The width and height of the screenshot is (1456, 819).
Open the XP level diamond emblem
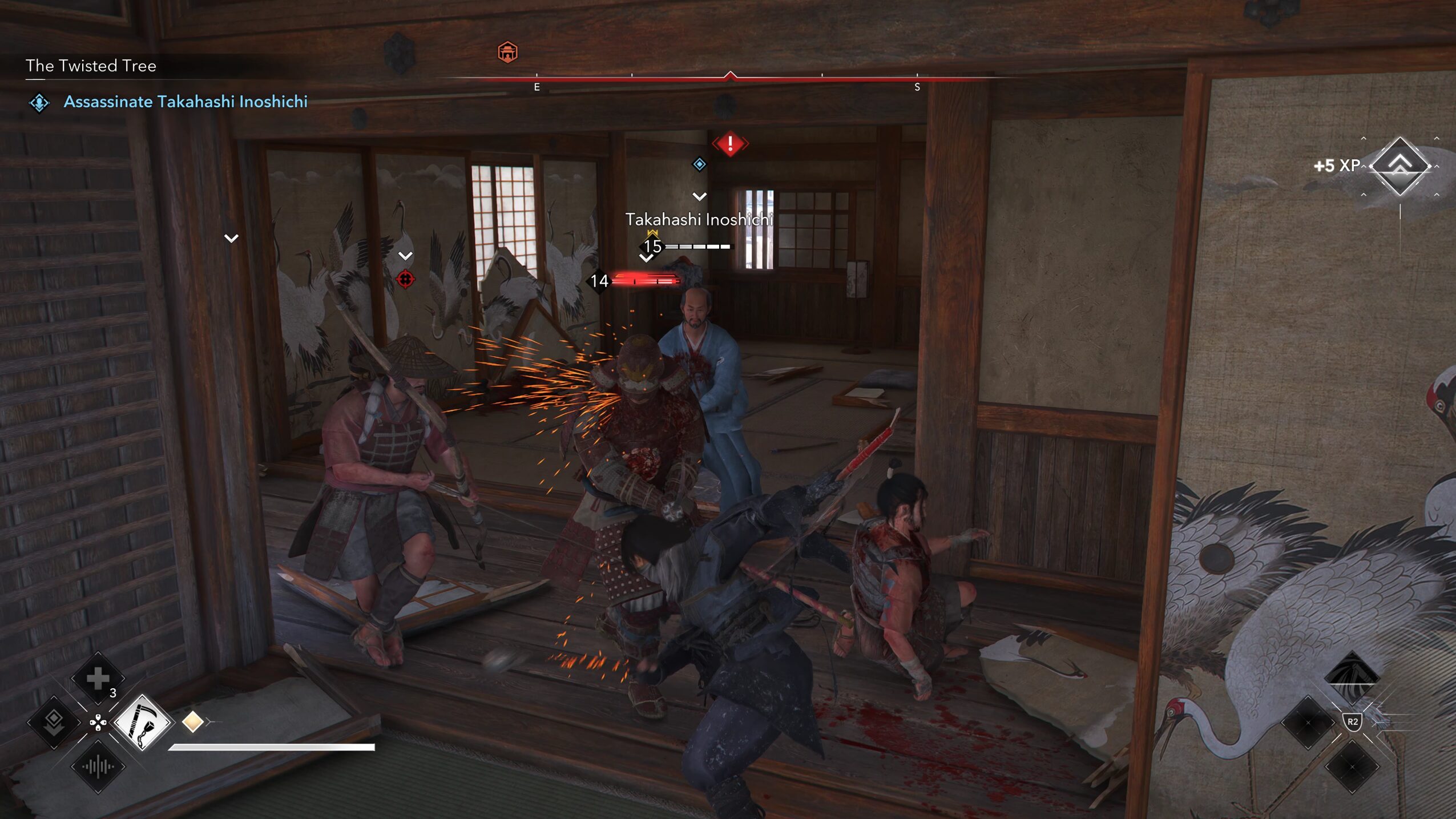click(1400, 166)
